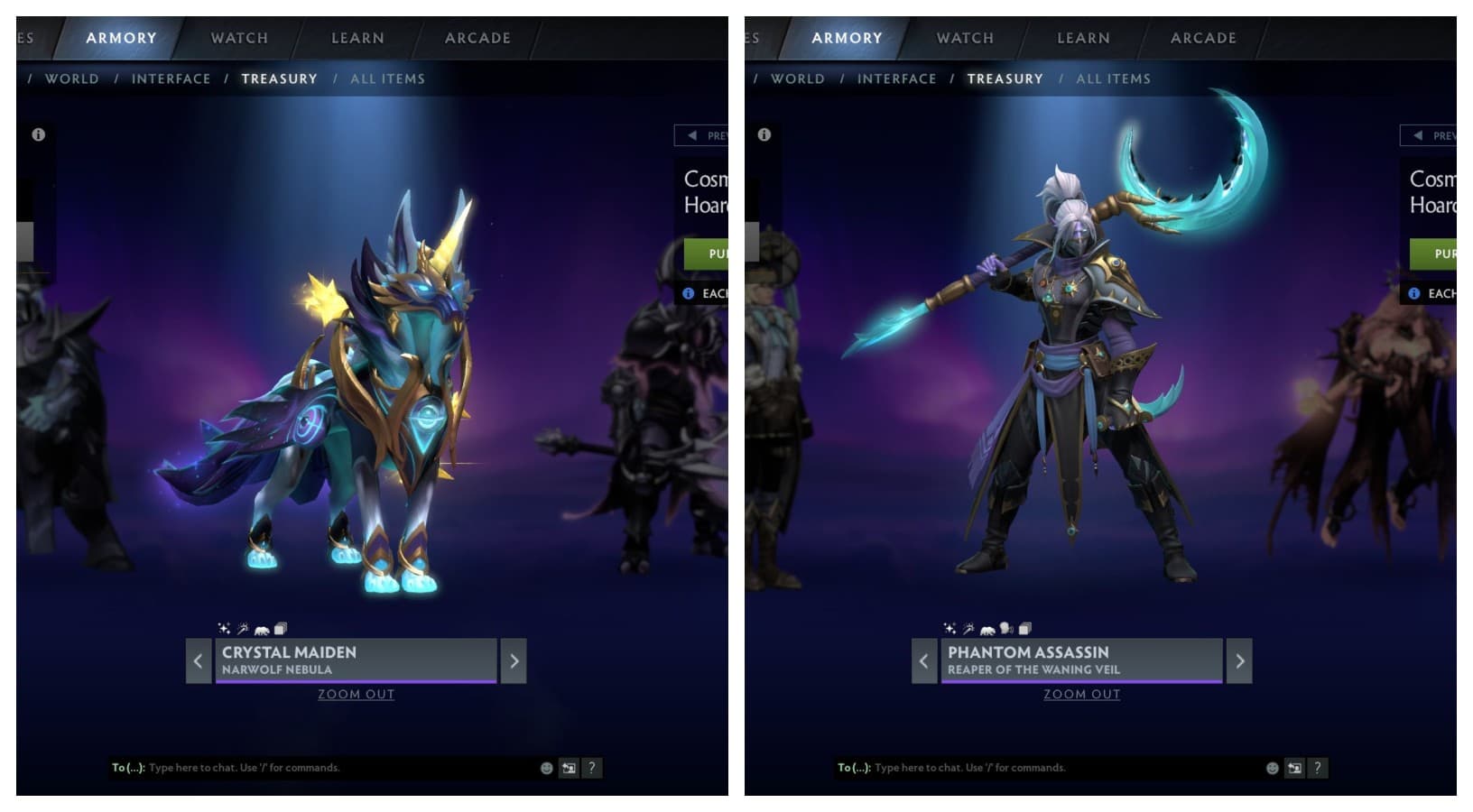The image size is (1473, 812).
Task: Click the sparkle effects icon above Crystal Maiden's name
Action: click(224, 628)
